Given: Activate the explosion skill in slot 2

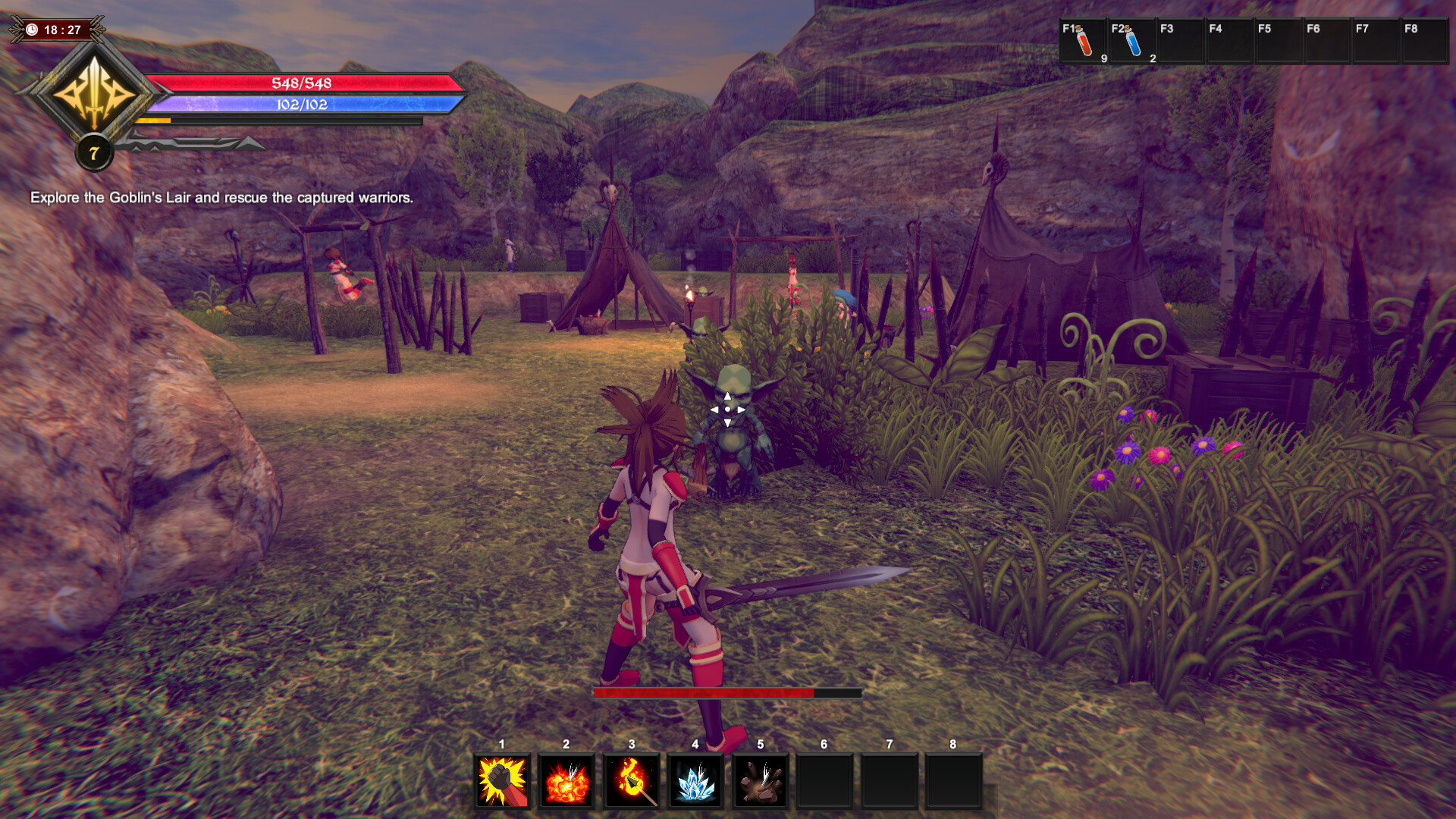Looking at the screenshot, I should 567,781.
